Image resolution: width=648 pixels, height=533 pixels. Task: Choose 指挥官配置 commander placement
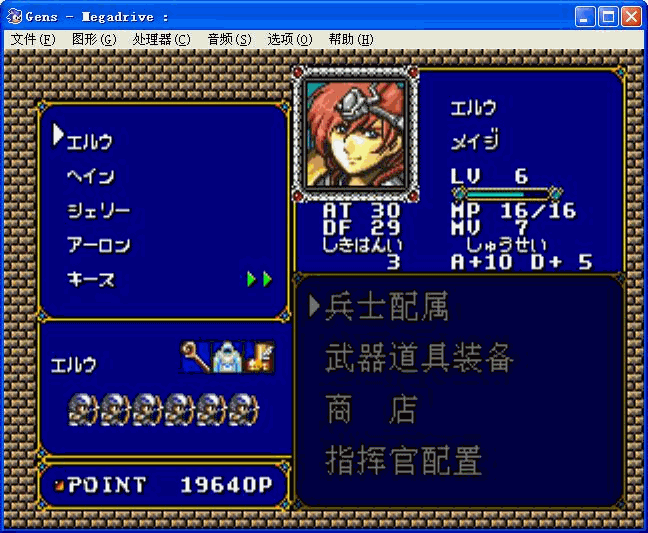point(404,460)
